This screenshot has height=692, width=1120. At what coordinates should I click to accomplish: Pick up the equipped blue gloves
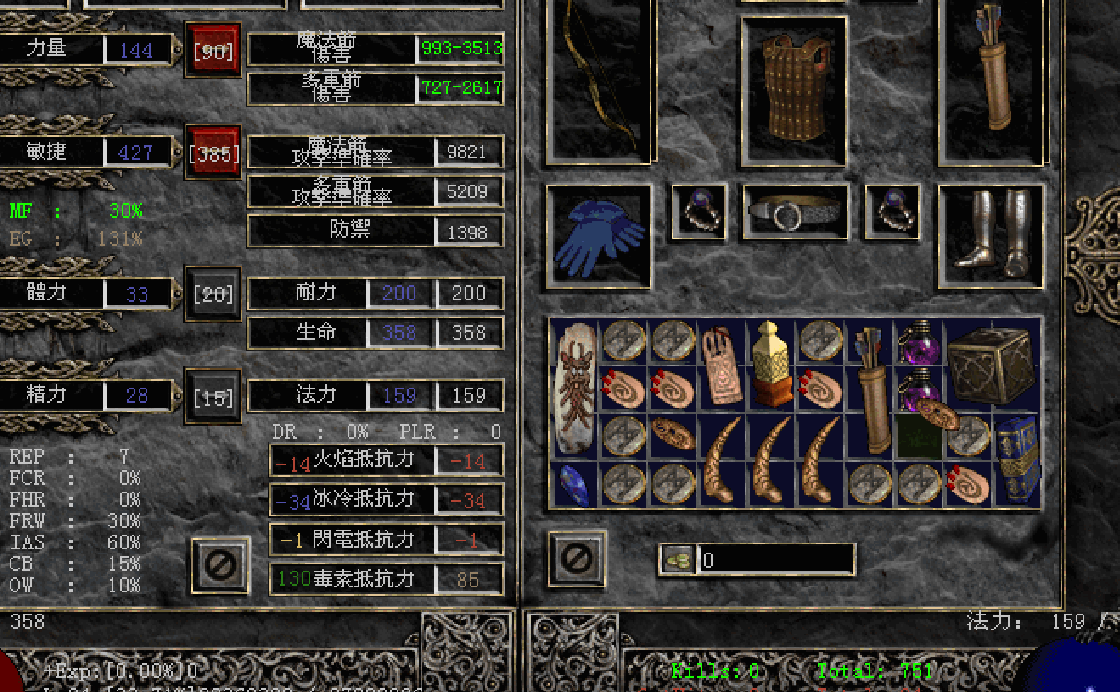tap(598, 237)
